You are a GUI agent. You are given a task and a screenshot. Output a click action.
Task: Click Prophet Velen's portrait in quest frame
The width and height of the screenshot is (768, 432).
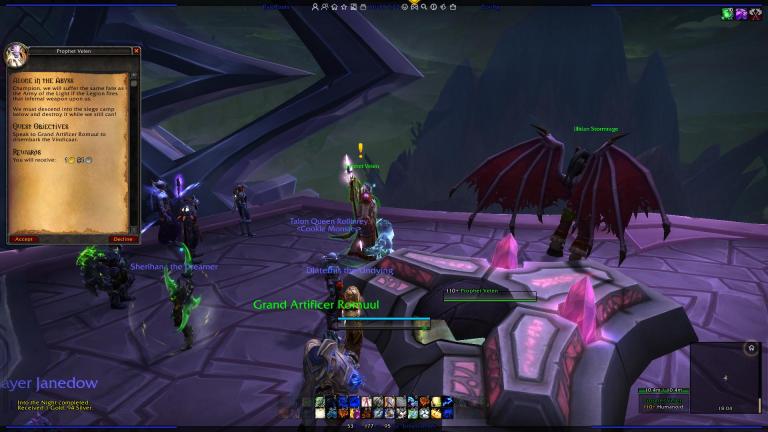(x=16, y=54)
